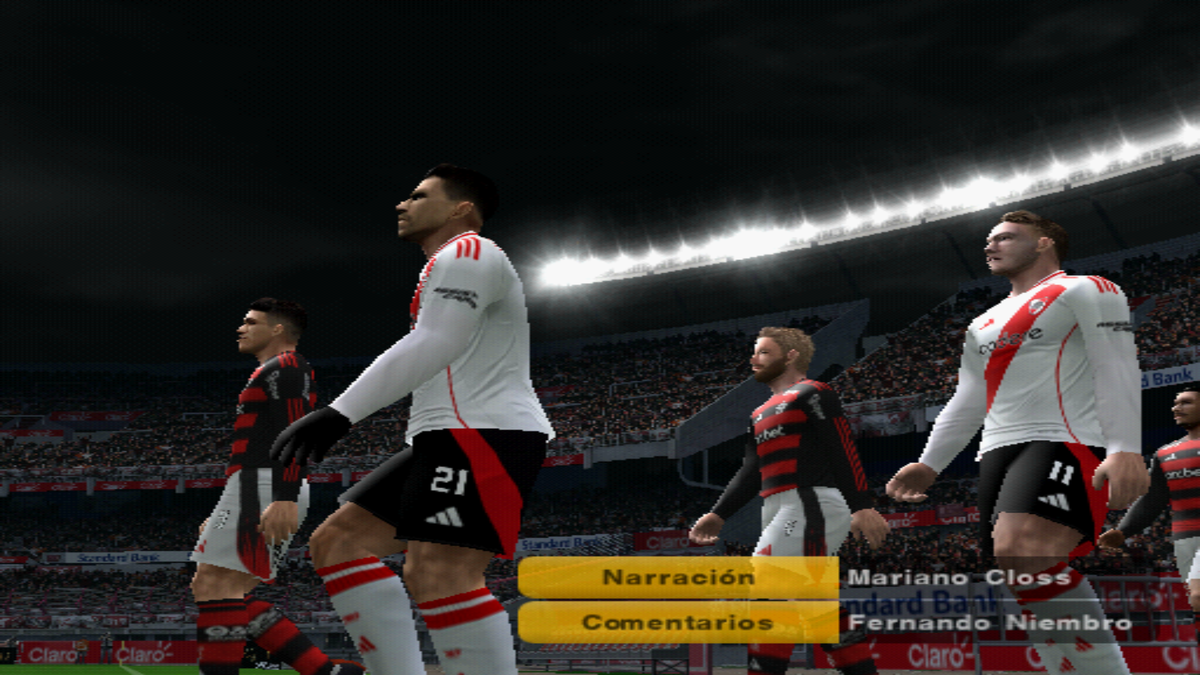Select the yellow Narración bar
1200x675 pixels.
coord(678,577)
